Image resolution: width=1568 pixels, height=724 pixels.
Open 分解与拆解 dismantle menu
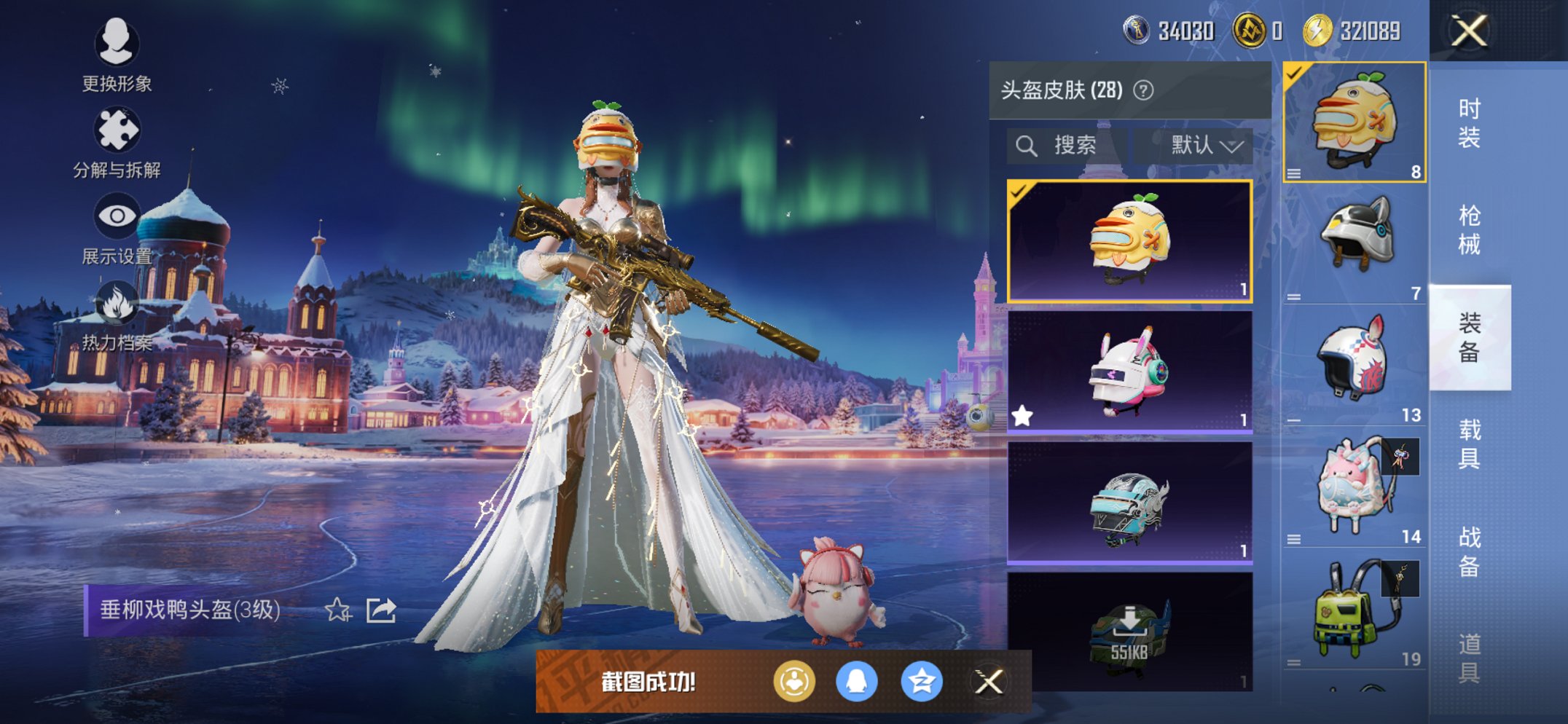[117, 143]
